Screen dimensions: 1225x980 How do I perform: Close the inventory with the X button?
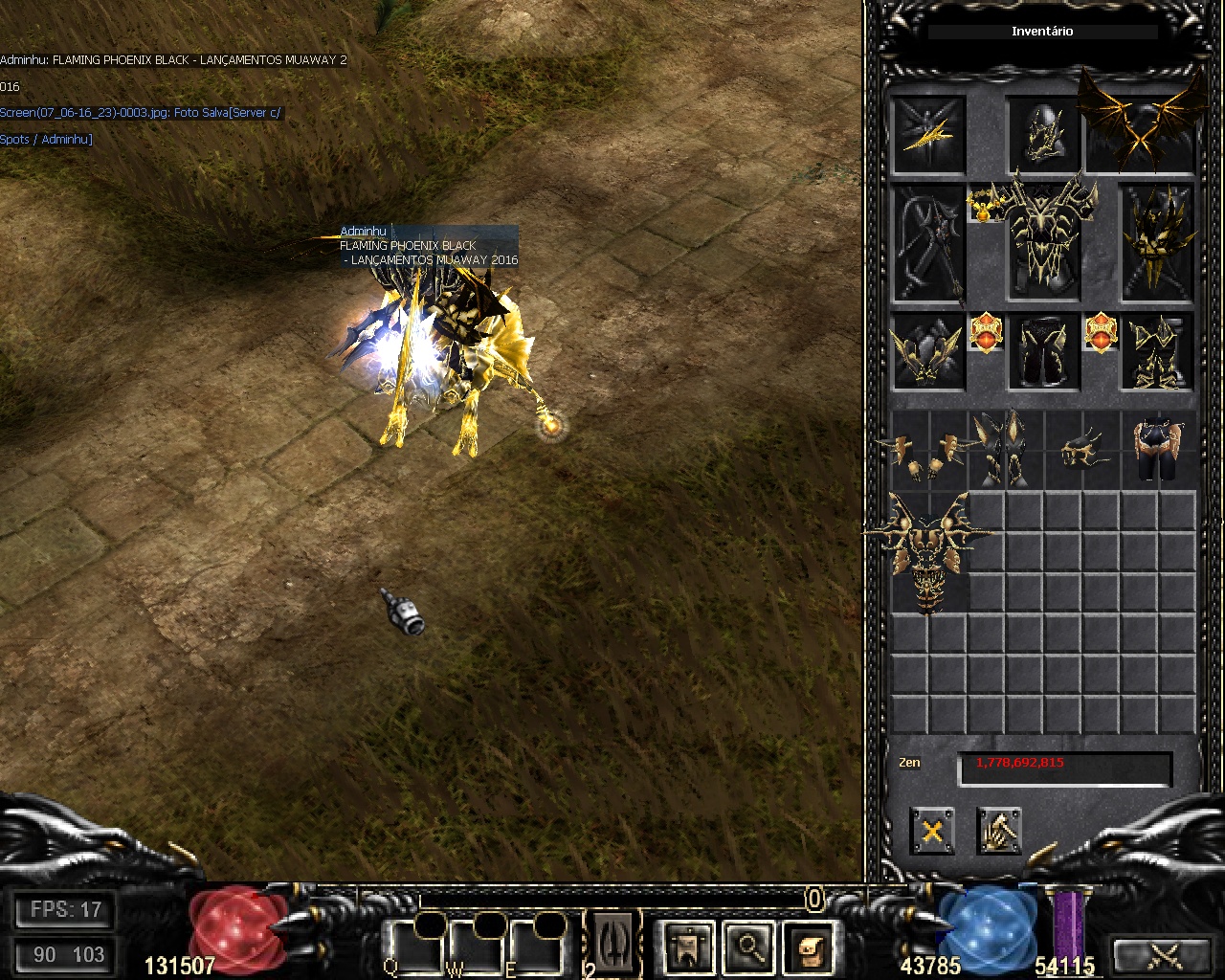932,830
